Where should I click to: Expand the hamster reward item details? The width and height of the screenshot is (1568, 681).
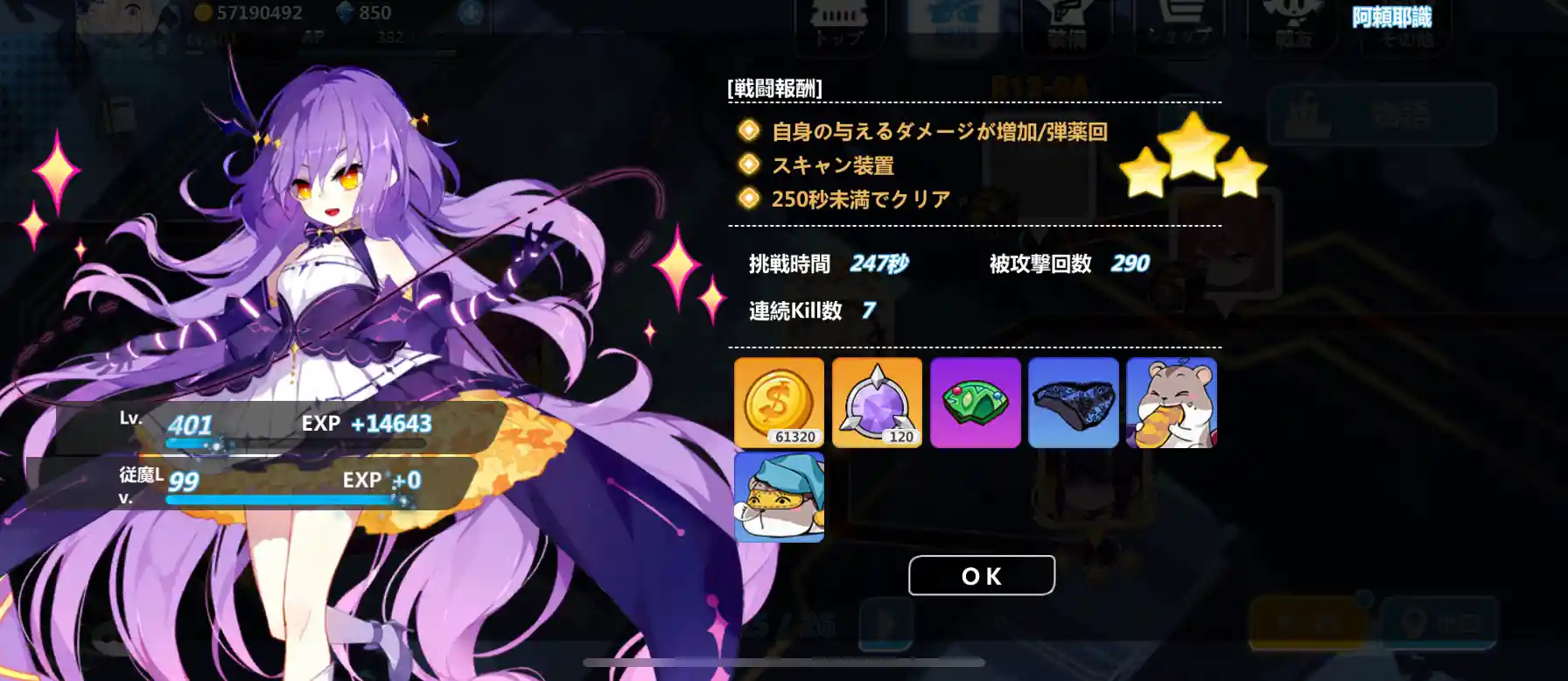tap(1171, 403)
